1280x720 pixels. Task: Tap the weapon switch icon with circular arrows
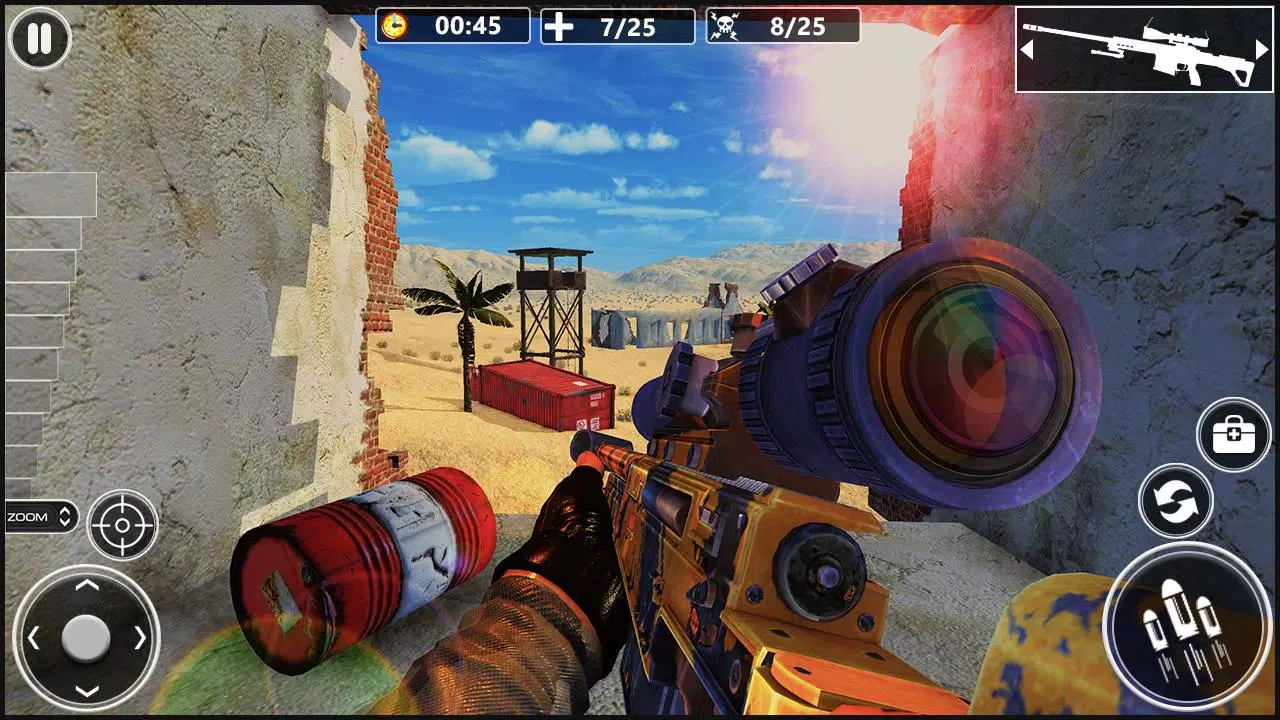tap(1178, 500)
